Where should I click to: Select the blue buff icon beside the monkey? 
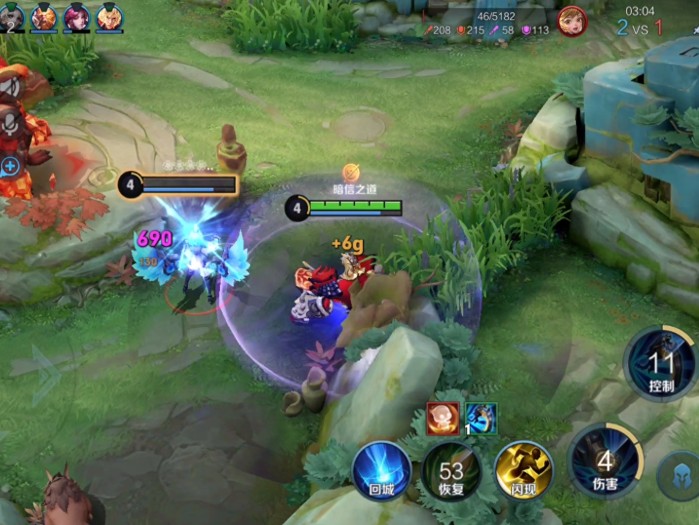tap(481, 418)
